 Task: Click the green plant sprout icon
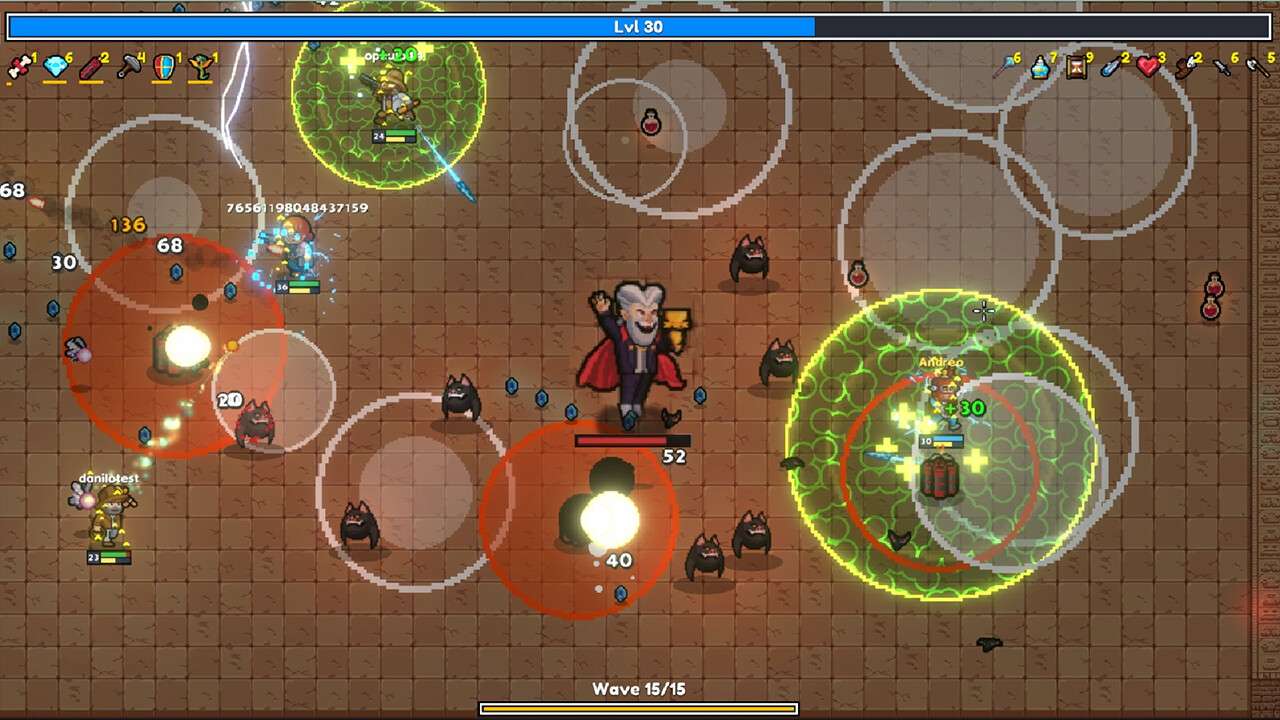[201, 67]
